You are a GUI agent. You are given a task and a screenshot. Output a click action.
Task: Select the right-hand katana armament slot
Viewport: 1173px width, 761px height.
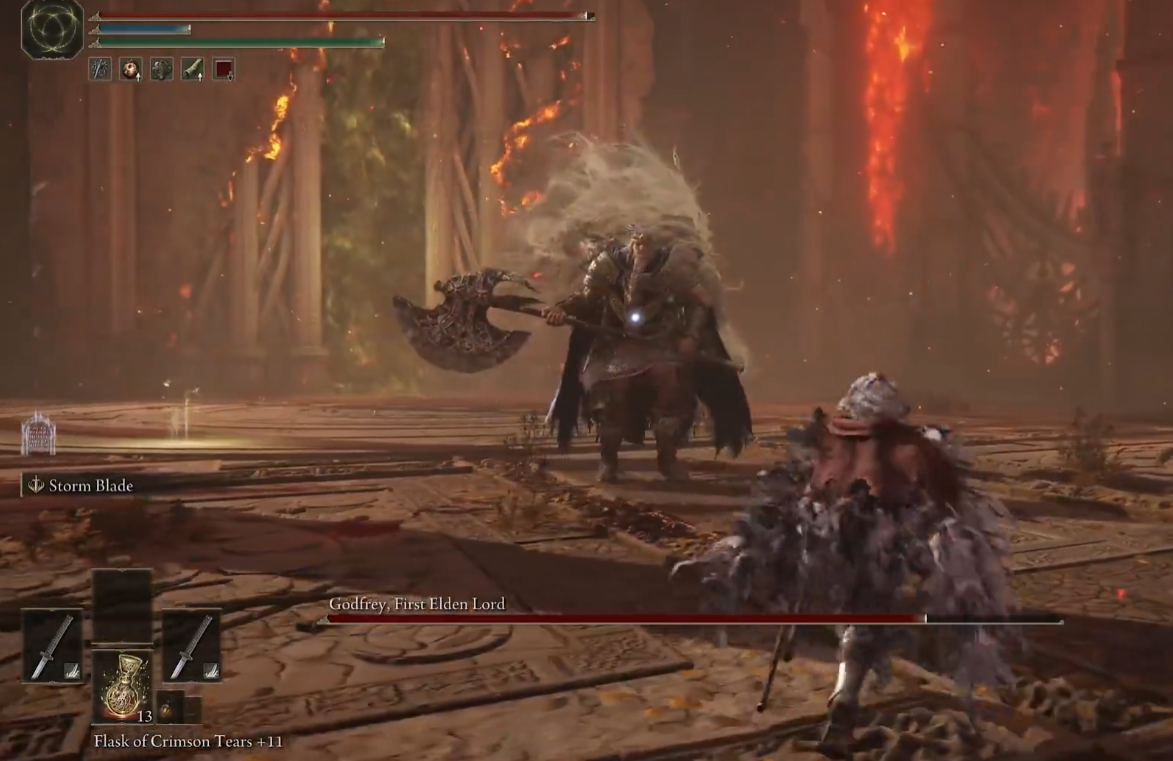(x=191, y=646)
